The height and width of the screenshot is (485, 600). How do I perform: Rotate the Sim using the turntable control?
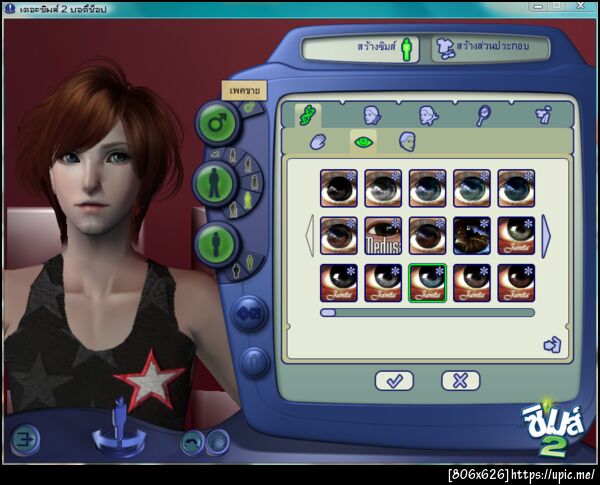click(x=118, y=437)
